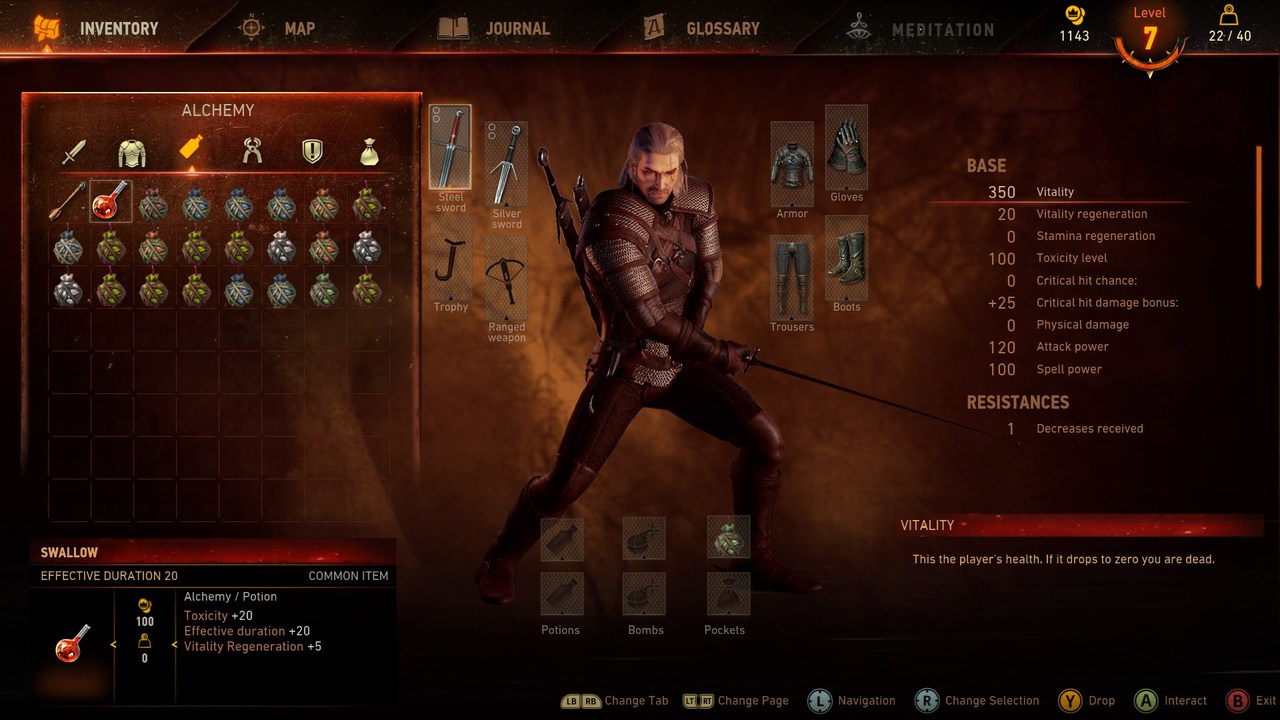Select the Swallow potion in the grid

(111, 200)
